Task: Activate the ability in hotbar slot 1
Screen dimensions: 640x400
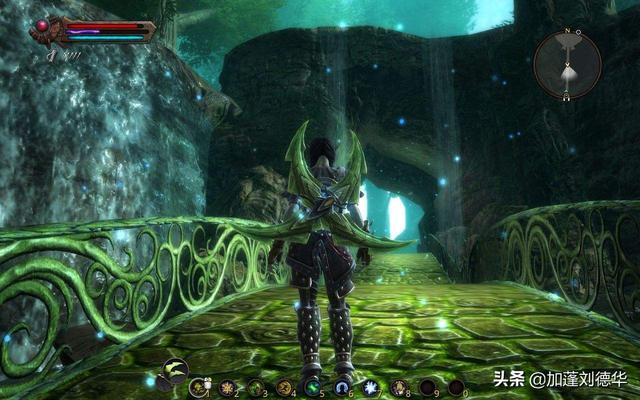Action: (197, 386)
